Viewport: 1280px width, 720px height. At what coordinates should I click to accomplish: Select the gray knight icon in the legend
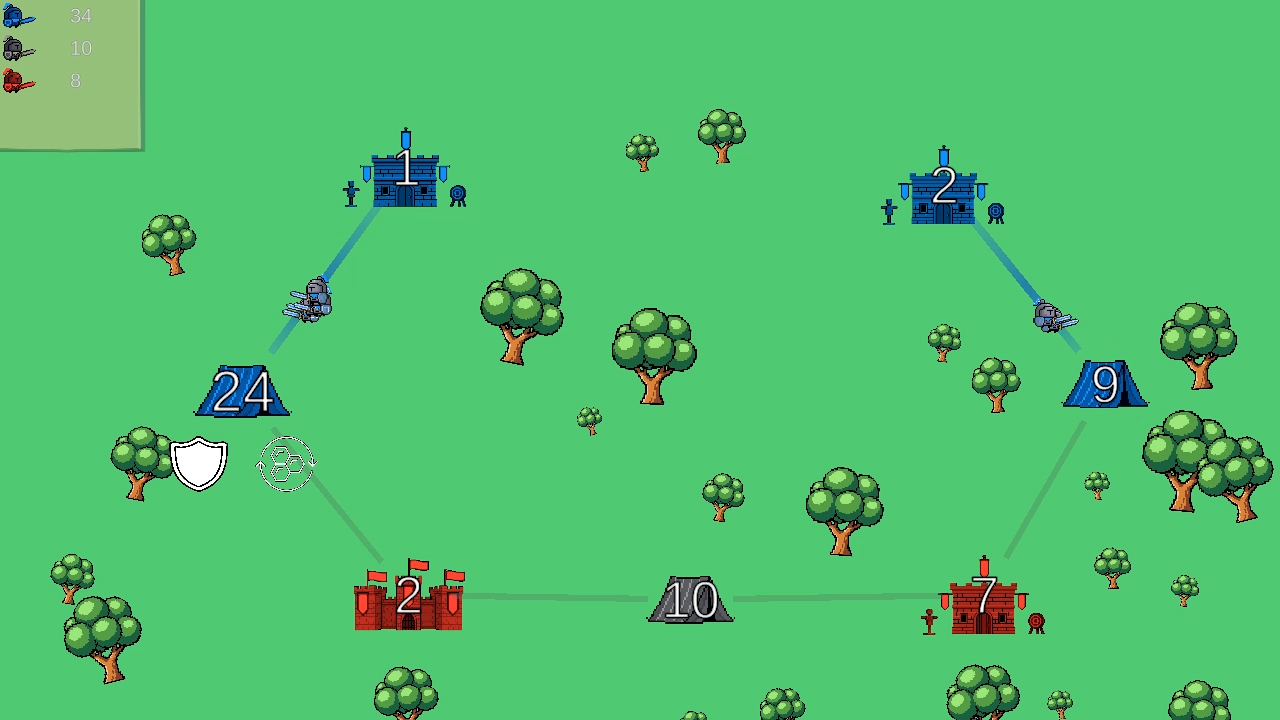18,48
